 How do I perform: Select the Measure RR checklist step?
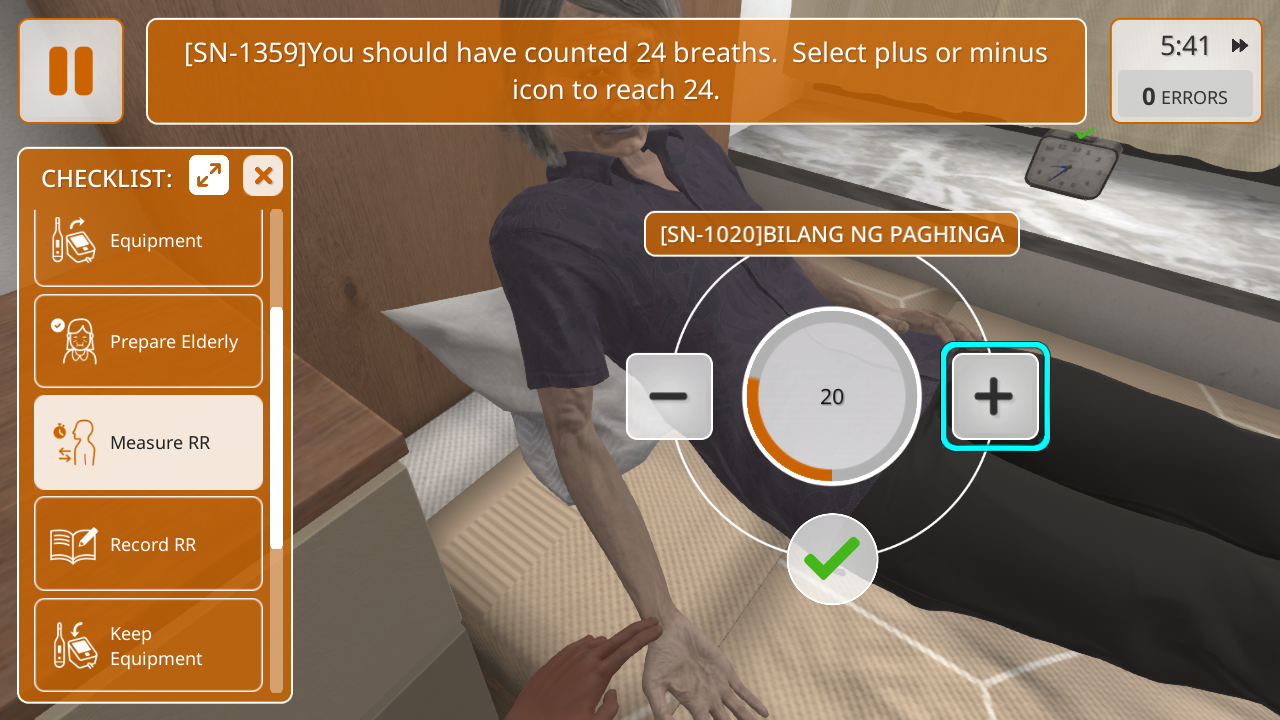[148, 442]
